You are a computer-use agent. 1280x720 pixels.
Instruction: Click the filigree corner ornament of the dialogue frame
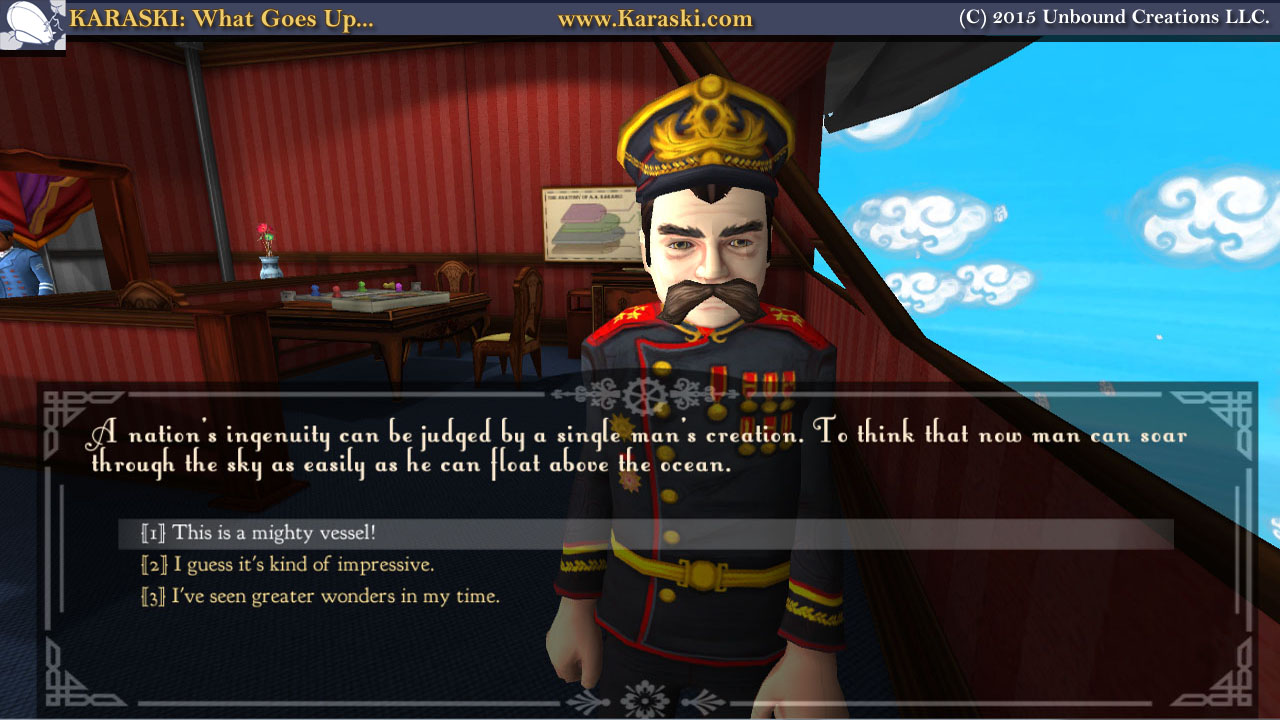58,402
